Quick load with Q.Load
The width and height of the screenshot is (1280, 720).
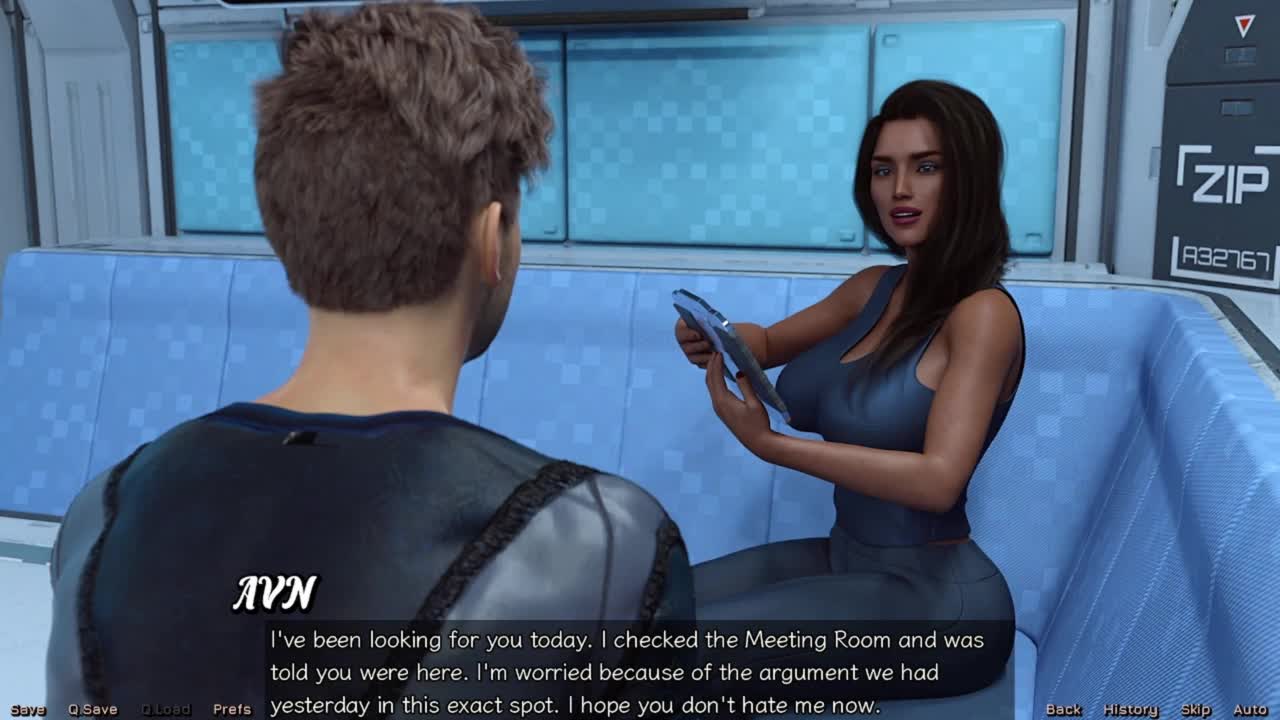click(165, 709)
